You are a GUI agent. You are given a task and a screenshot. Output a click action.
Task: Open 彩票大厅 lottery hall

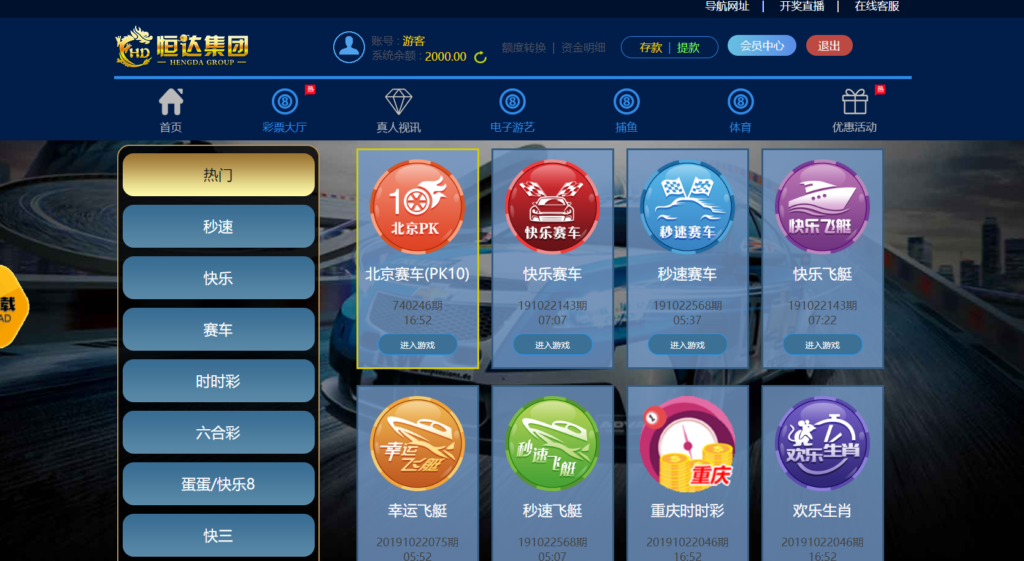tap(284, 110)
